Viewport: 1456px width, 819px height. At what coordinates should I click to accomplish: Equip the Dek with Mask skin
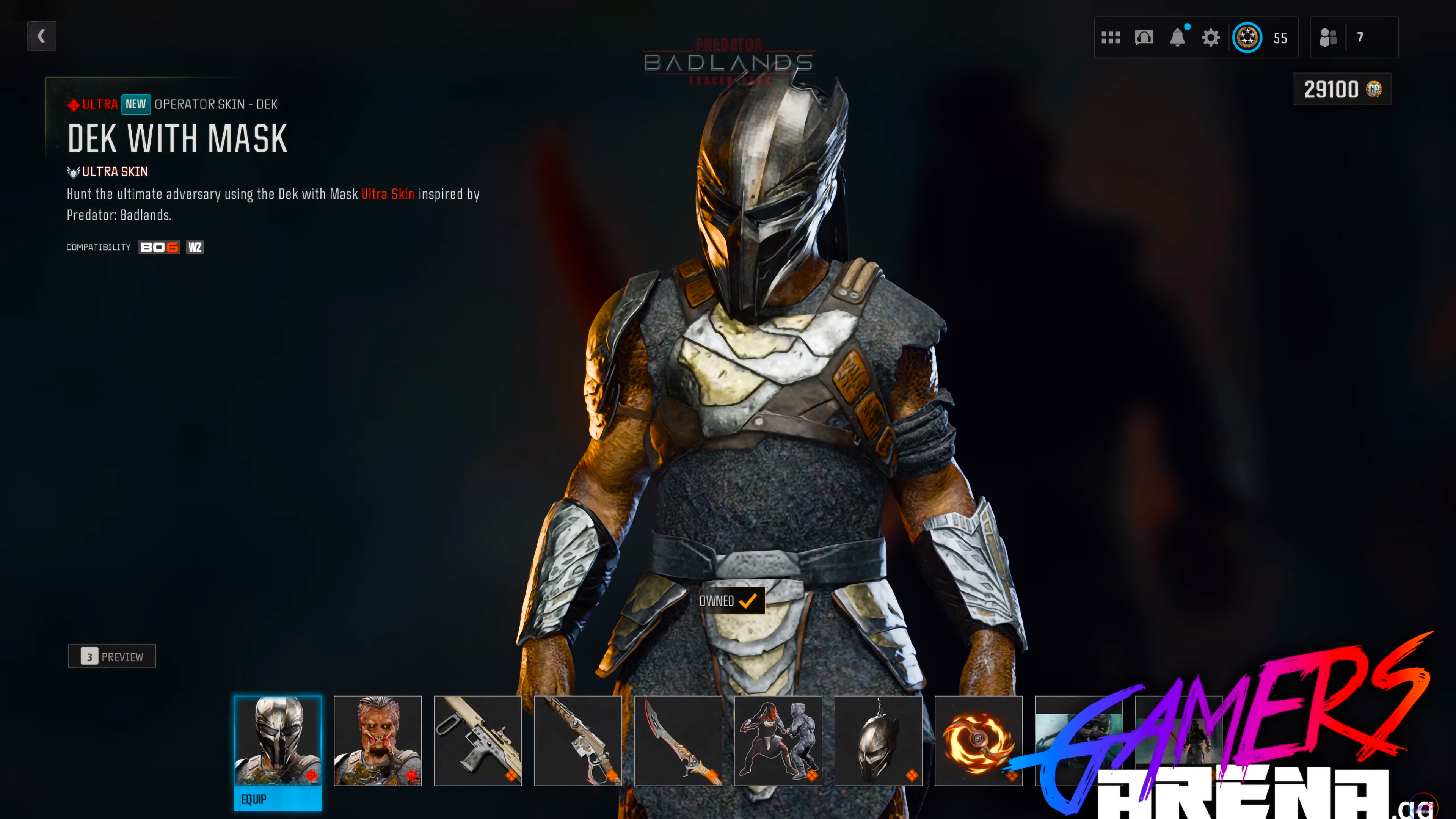click(278, 799)
